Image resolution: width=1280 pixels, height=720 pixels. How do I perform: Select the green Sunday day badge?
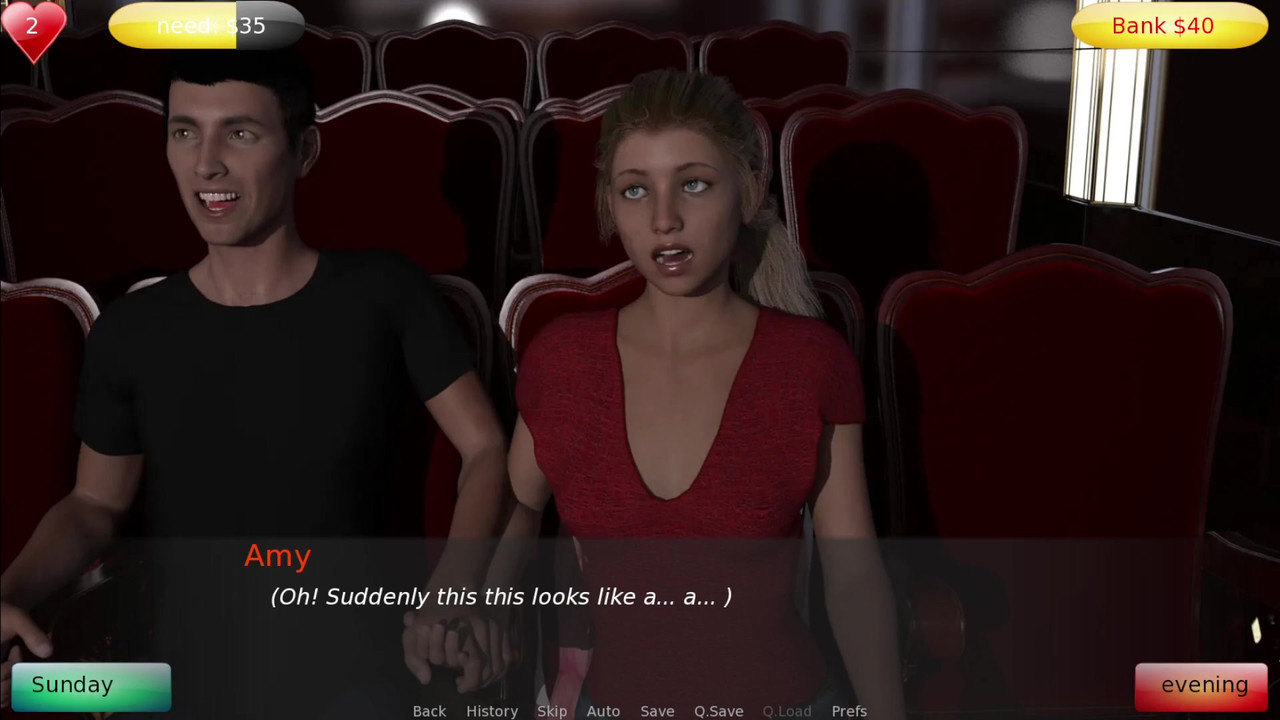click(x=90, y=685)
